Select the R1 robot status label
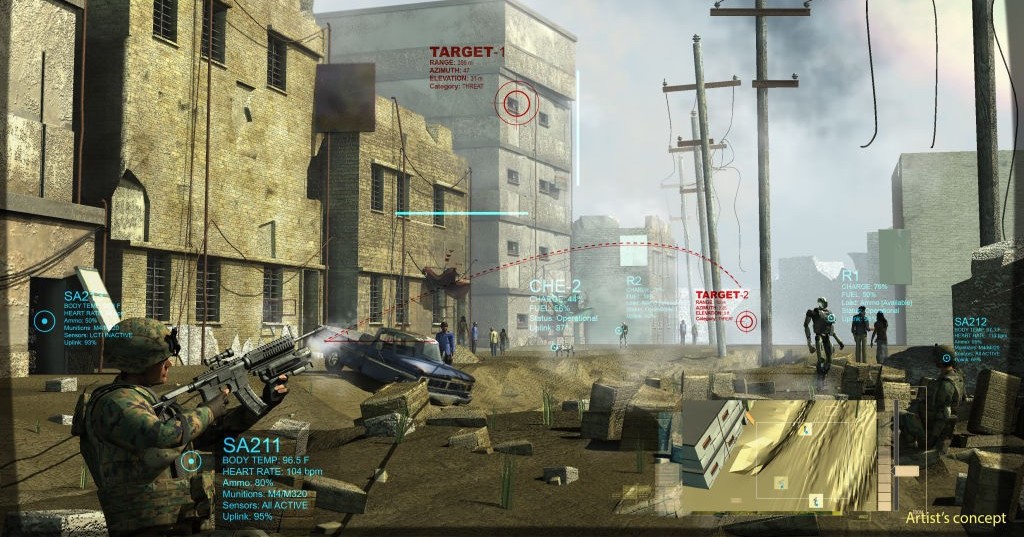 point(850,275)
